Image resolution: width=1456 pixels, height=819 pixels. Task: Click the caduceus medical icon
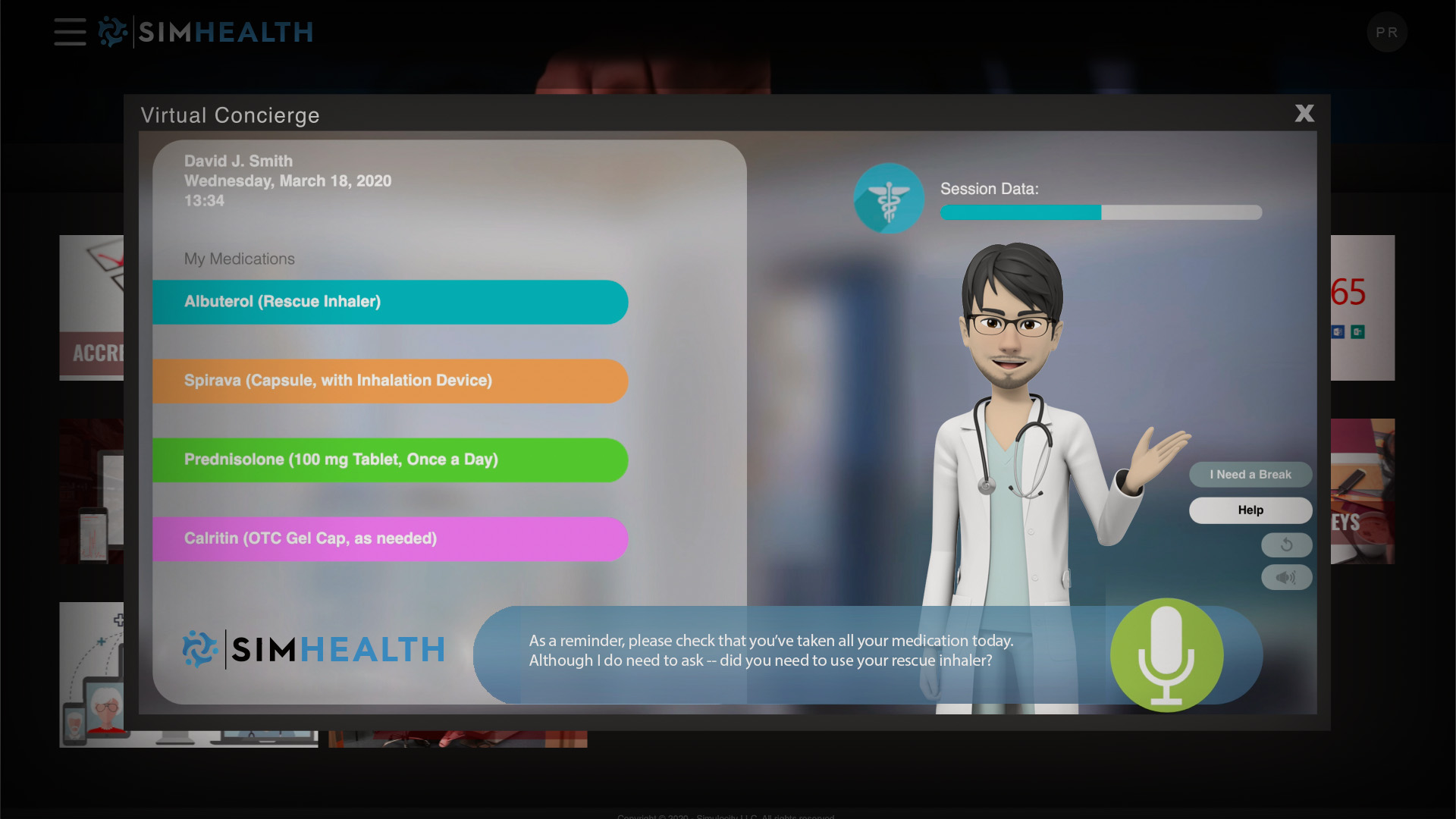tap(889, 199)
